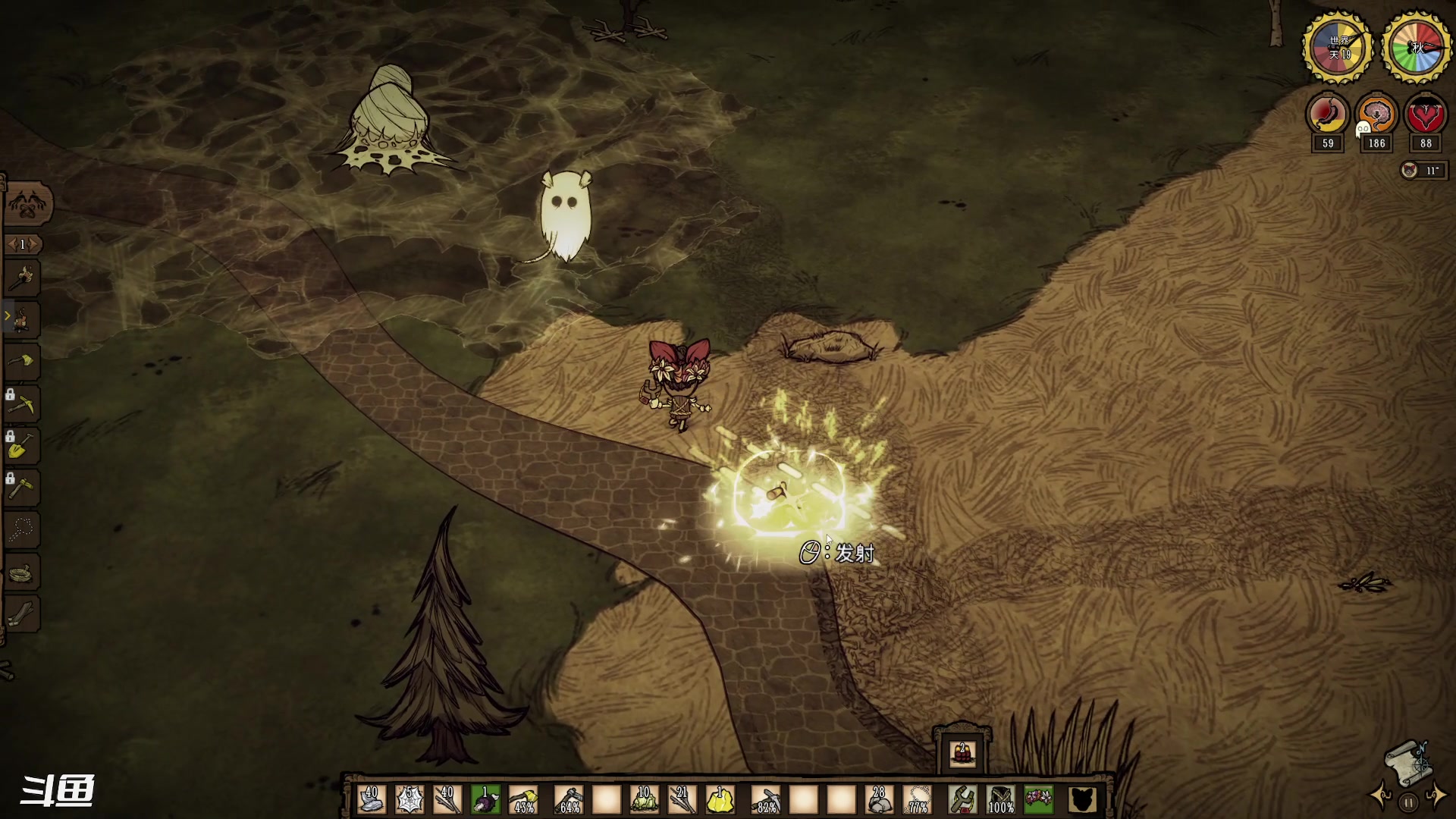Rotate the camera left with the arrow

(x=1379, y=798)
